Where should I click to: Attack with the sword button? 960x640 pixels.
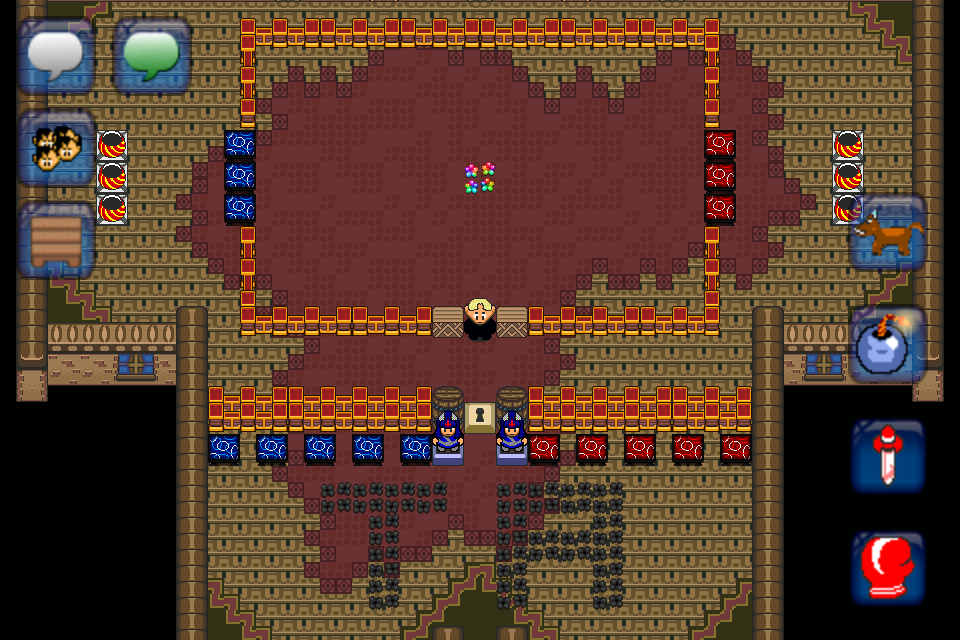[x=888, y=456]
